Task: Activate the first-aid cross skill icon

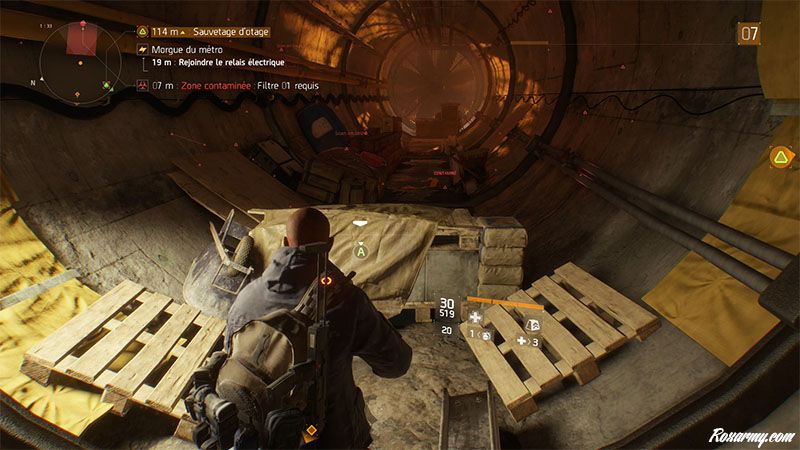Action: tap(477, 317)
